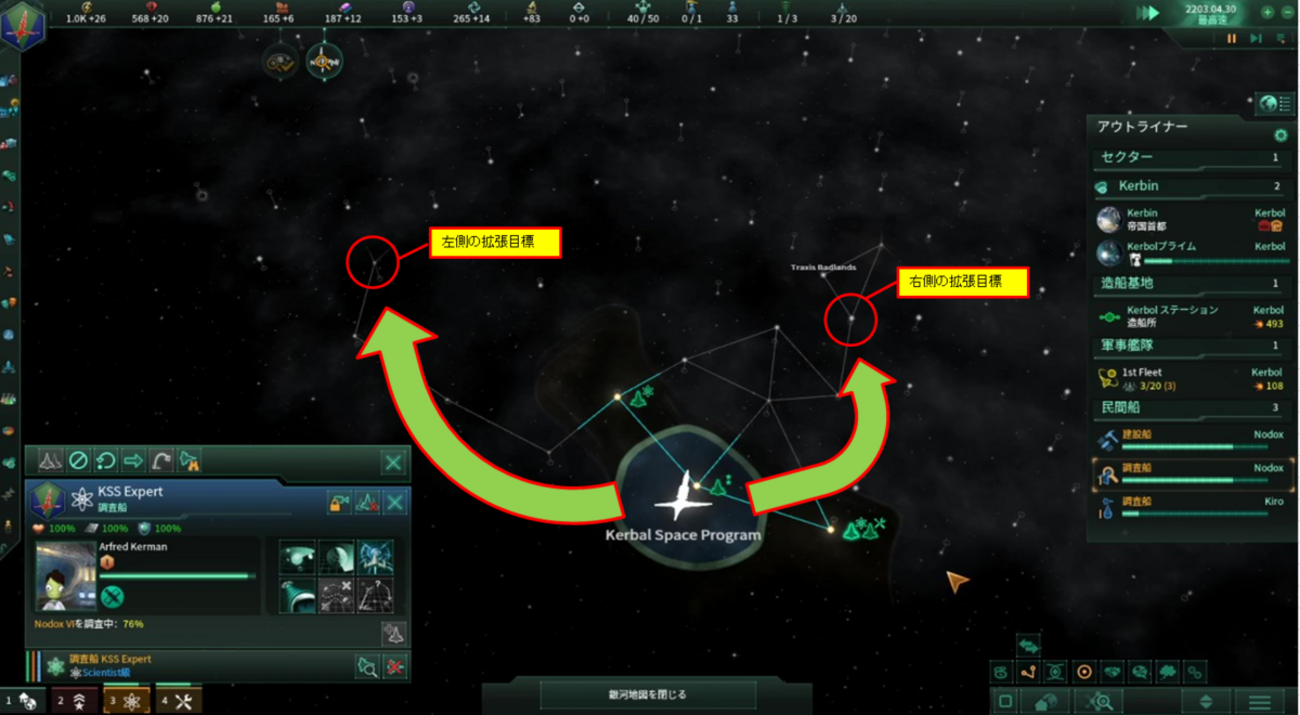This screenshot has height=715, width=1300.
Task: Open the outliner settings gear
Action: [1280, 135]
